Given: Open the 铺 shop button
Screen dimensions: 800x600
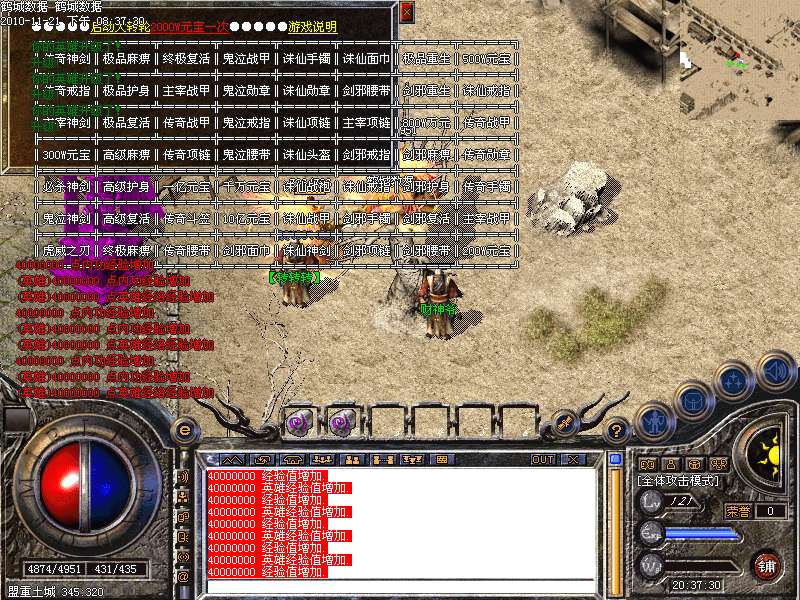Looking at the screenshot, I should [x=766, y=564].
